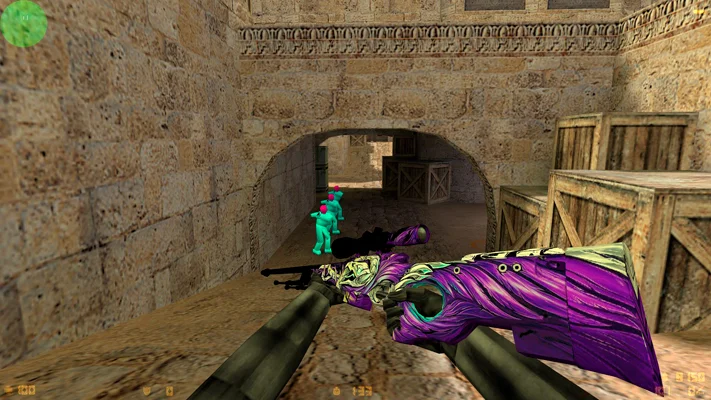Click the green circular radar minimap
The width and height of the screenshot is (711, 400).
click(x=24, y=23)
